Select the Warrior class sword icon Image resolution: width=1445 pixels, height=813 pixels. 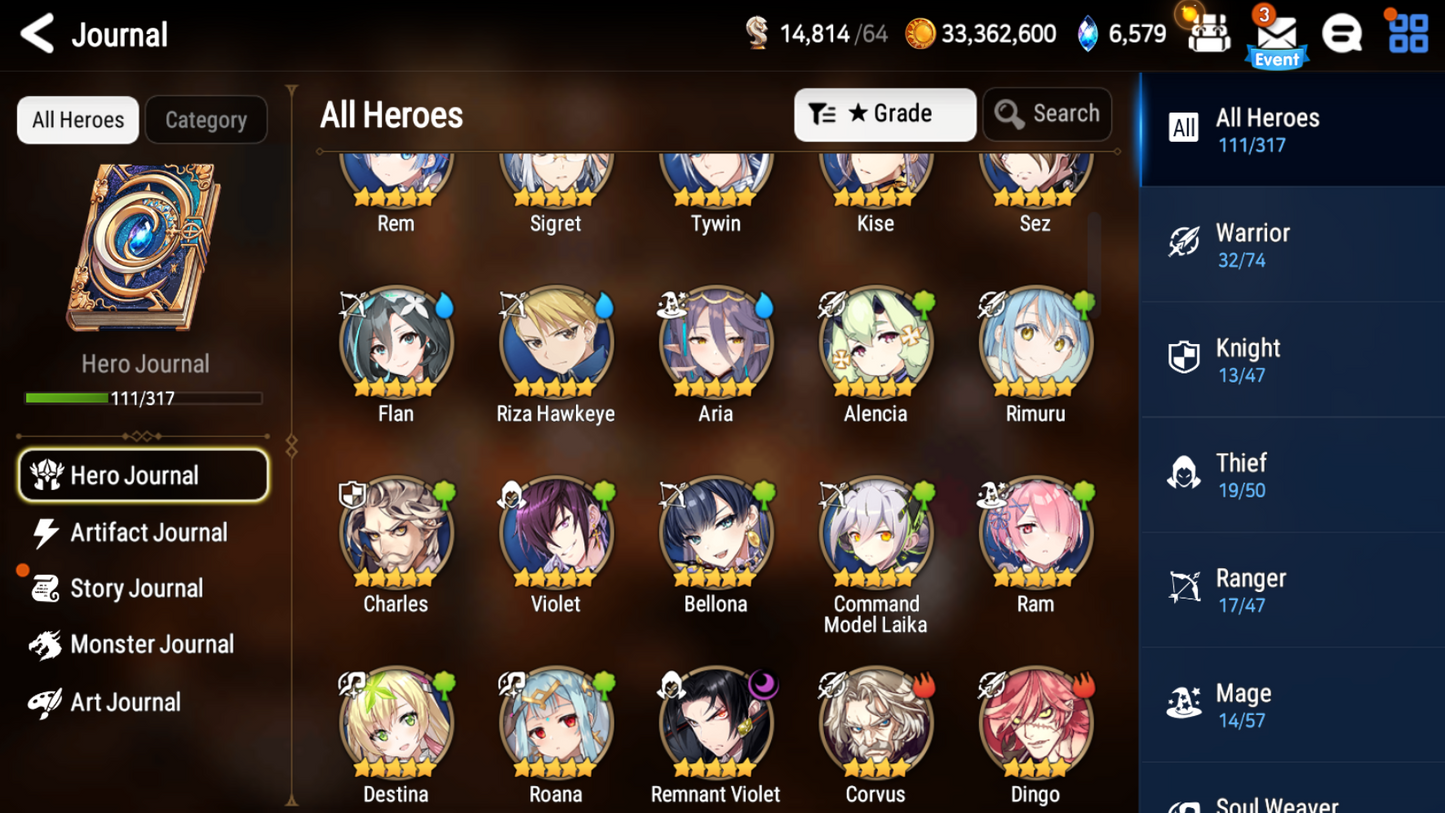click(x=1184, y=241)
